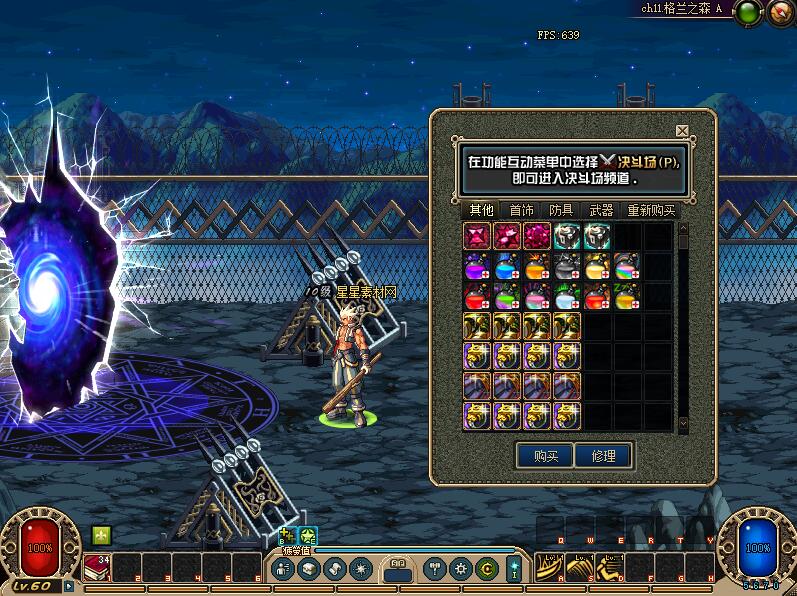Show the 武器 (Weapons) tab

601,210
